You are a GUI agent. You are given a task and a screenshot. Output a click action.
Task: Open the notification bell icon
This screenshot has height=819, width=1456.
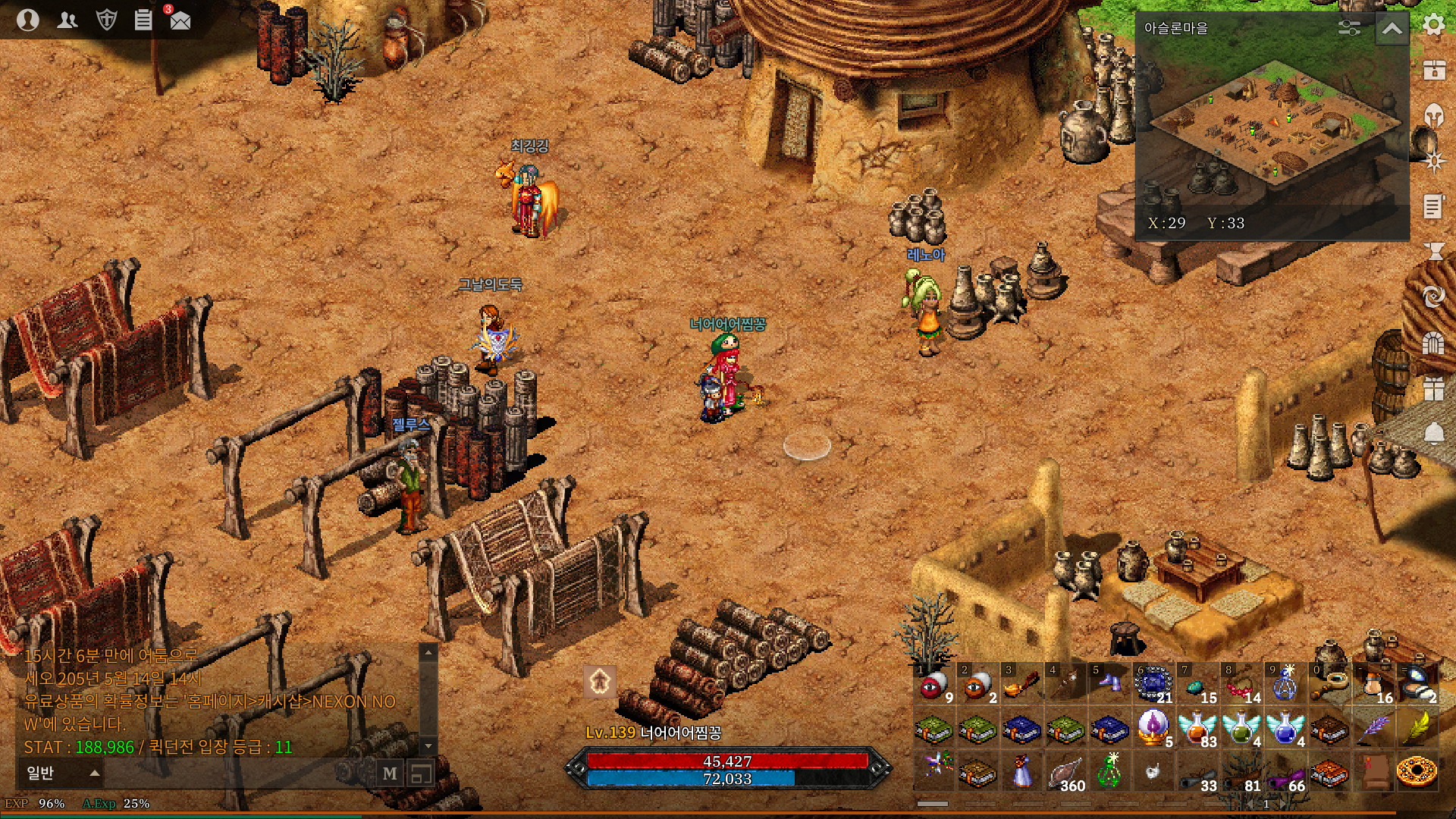(x=1433, y=433)
